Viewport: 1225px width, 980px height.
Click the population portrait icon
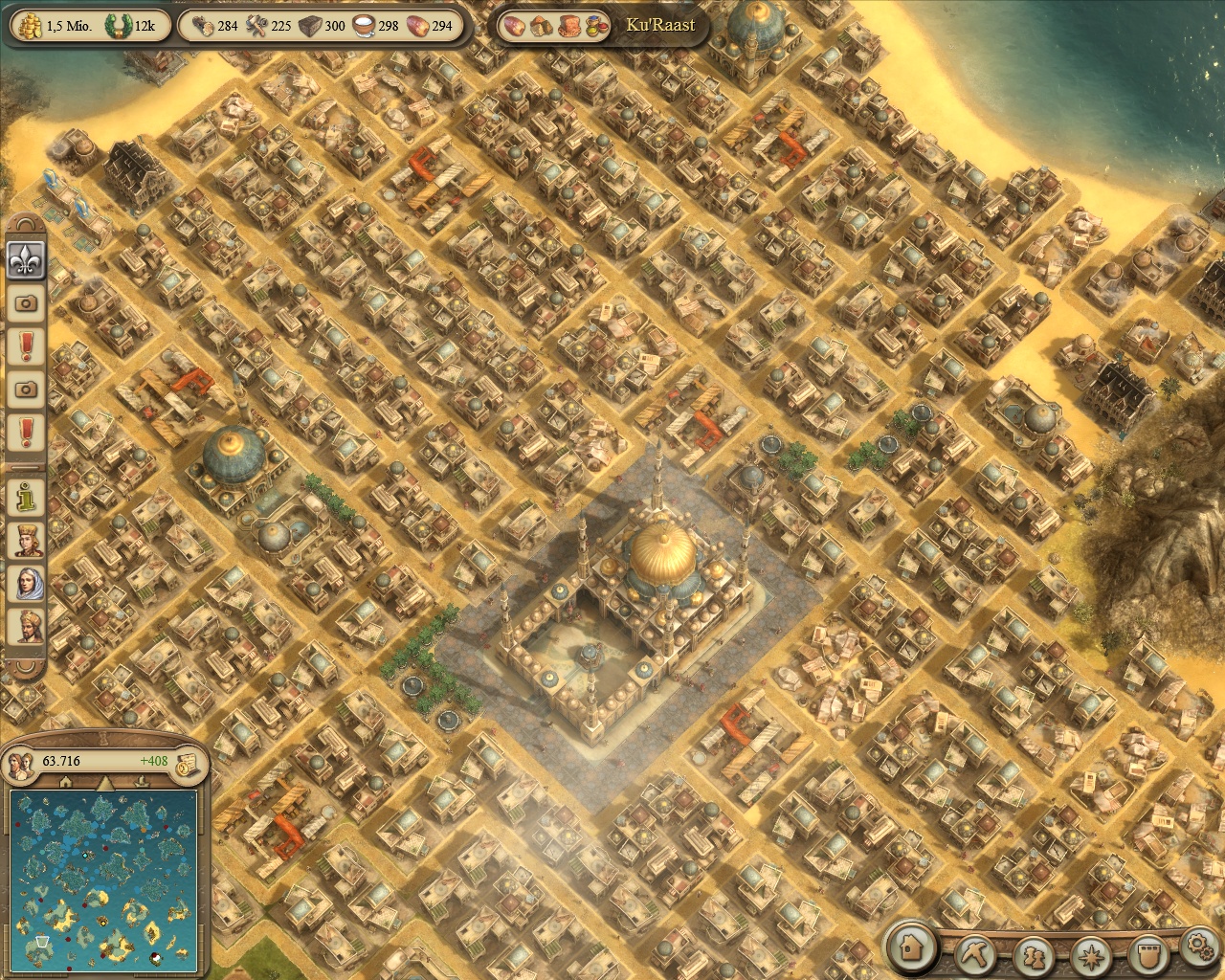click(x=21, y=763)
